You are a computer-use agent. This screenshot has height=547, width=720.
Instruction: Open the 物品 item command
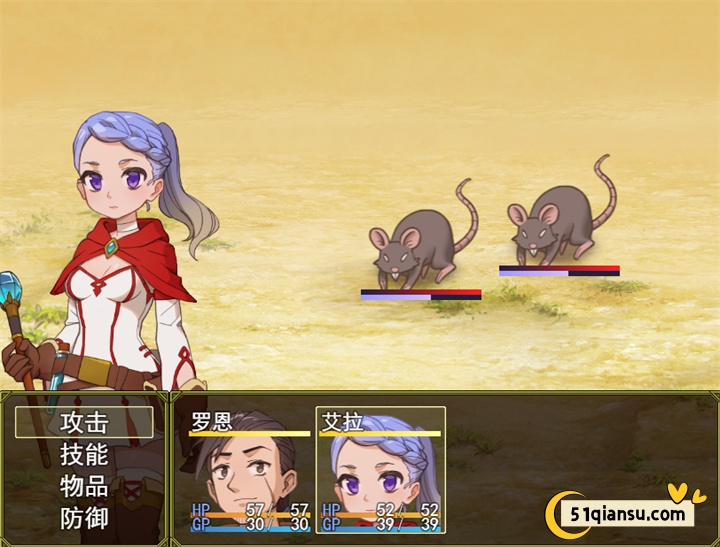[84, 487]
